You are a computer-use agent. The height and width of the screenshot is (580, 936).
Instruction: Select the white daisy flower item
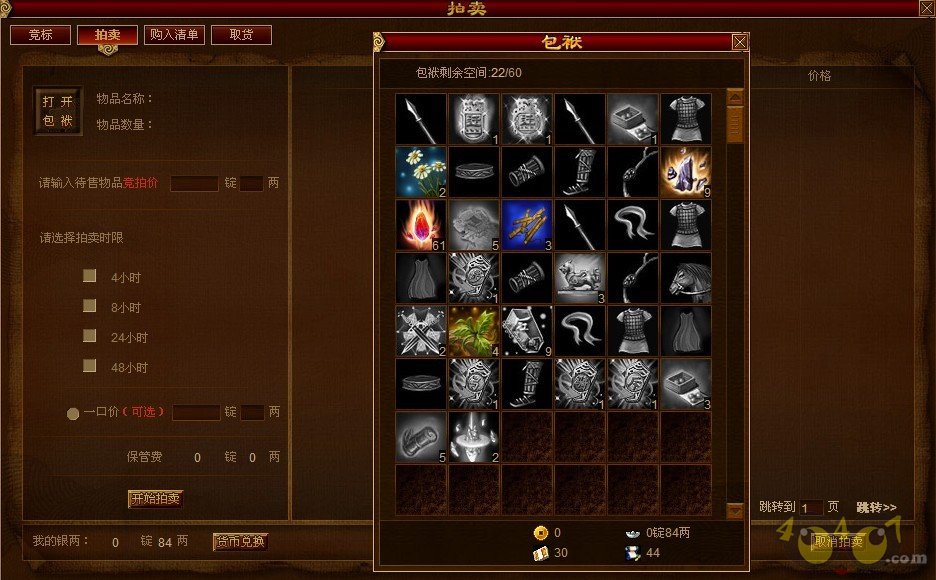pos(420,172)
